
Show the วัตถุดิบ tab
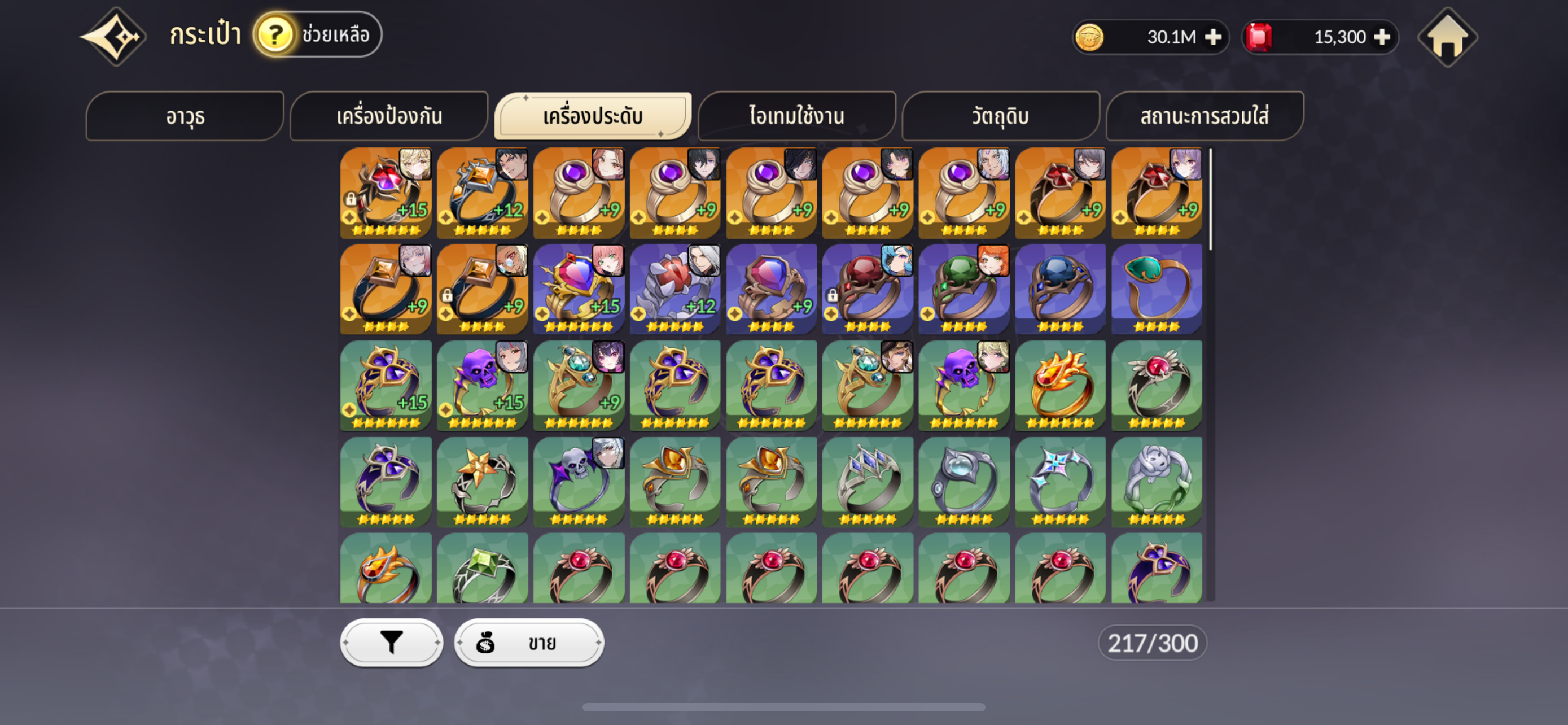click(1000, 116)
